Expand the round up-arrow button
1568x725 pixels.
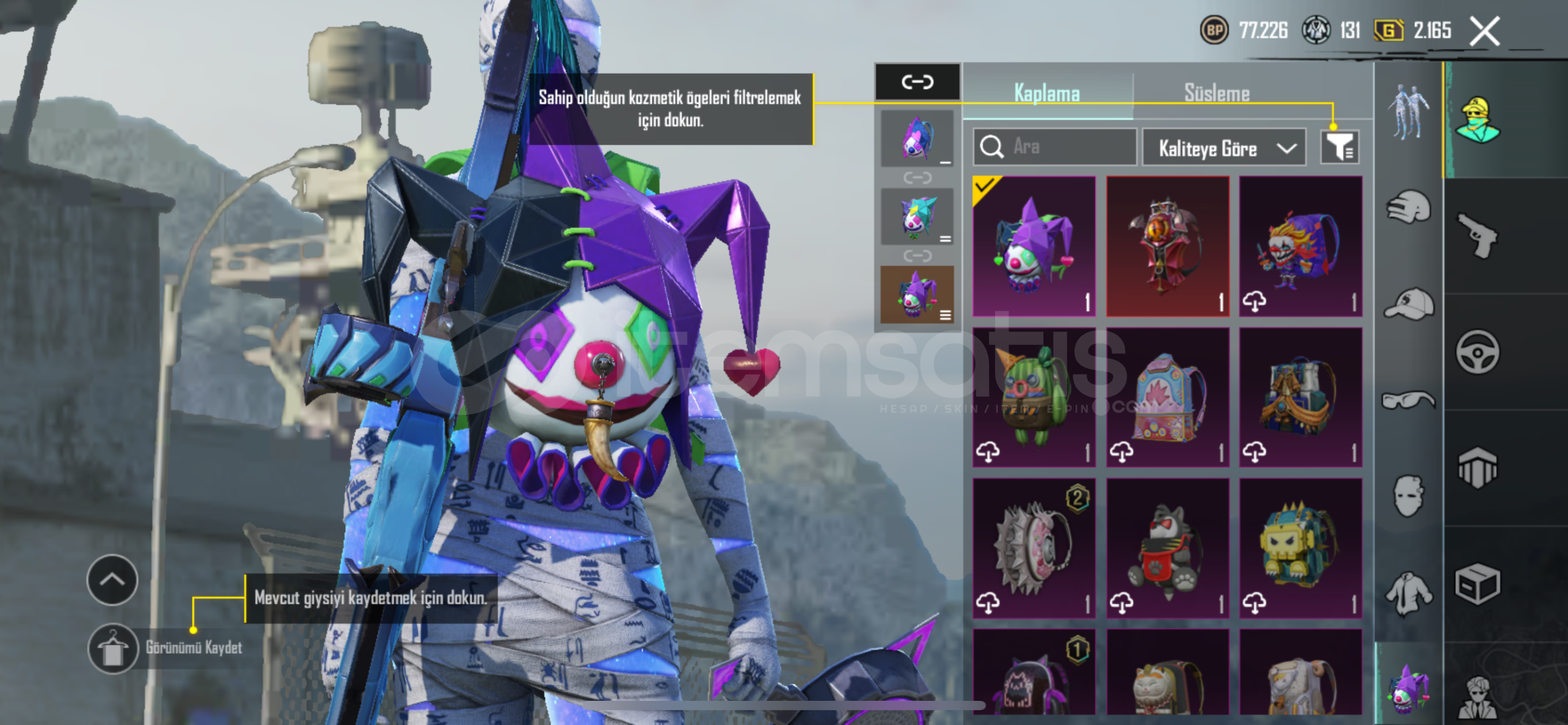(x=112, y=579)
